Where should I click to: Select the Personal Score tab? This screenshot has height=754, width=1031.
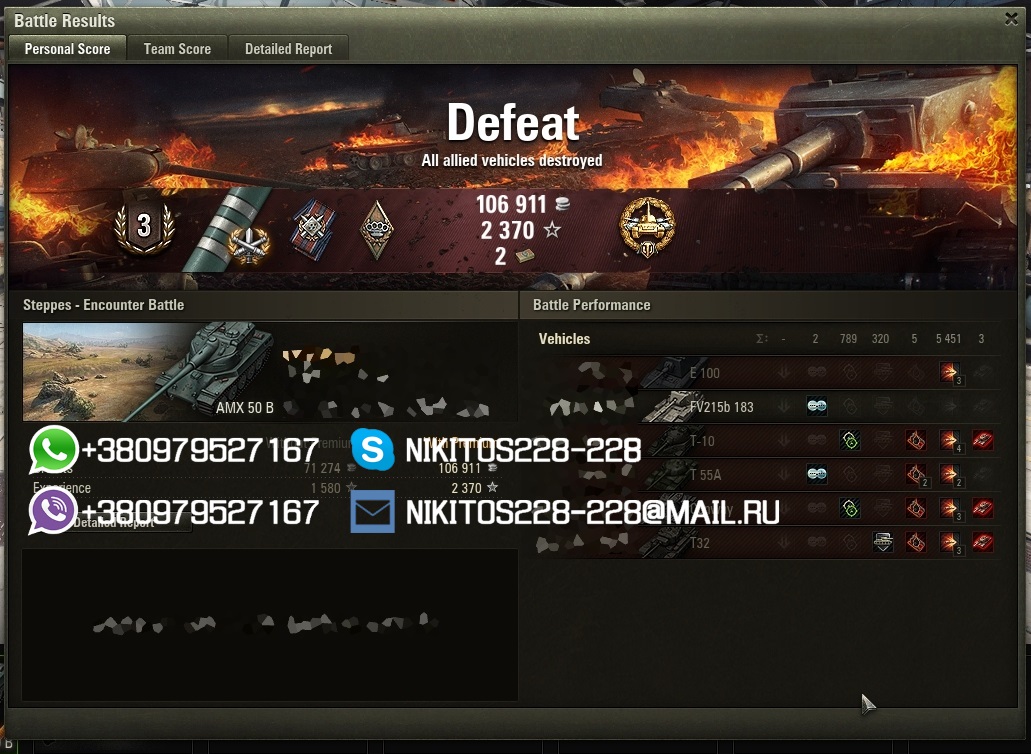(x=67, y=48)
